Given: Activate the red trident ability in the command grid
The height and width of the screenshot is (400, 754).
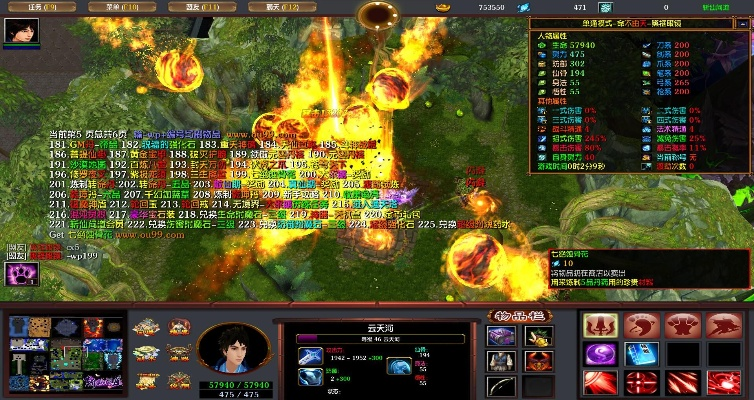Looking at the screenshot, I should [601, 326].
